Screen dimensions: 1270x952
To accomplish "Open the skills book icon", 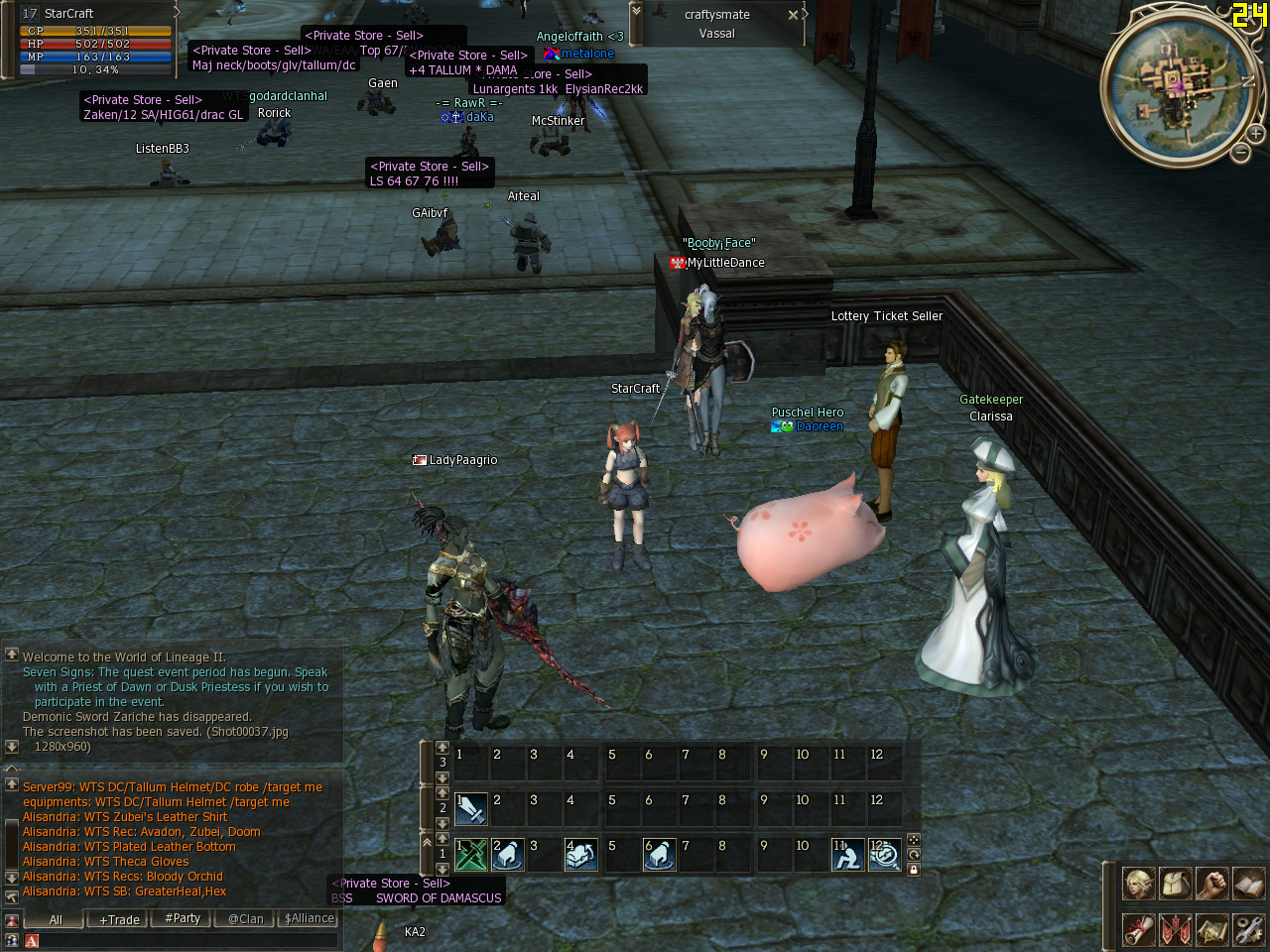I will 1248,883.
